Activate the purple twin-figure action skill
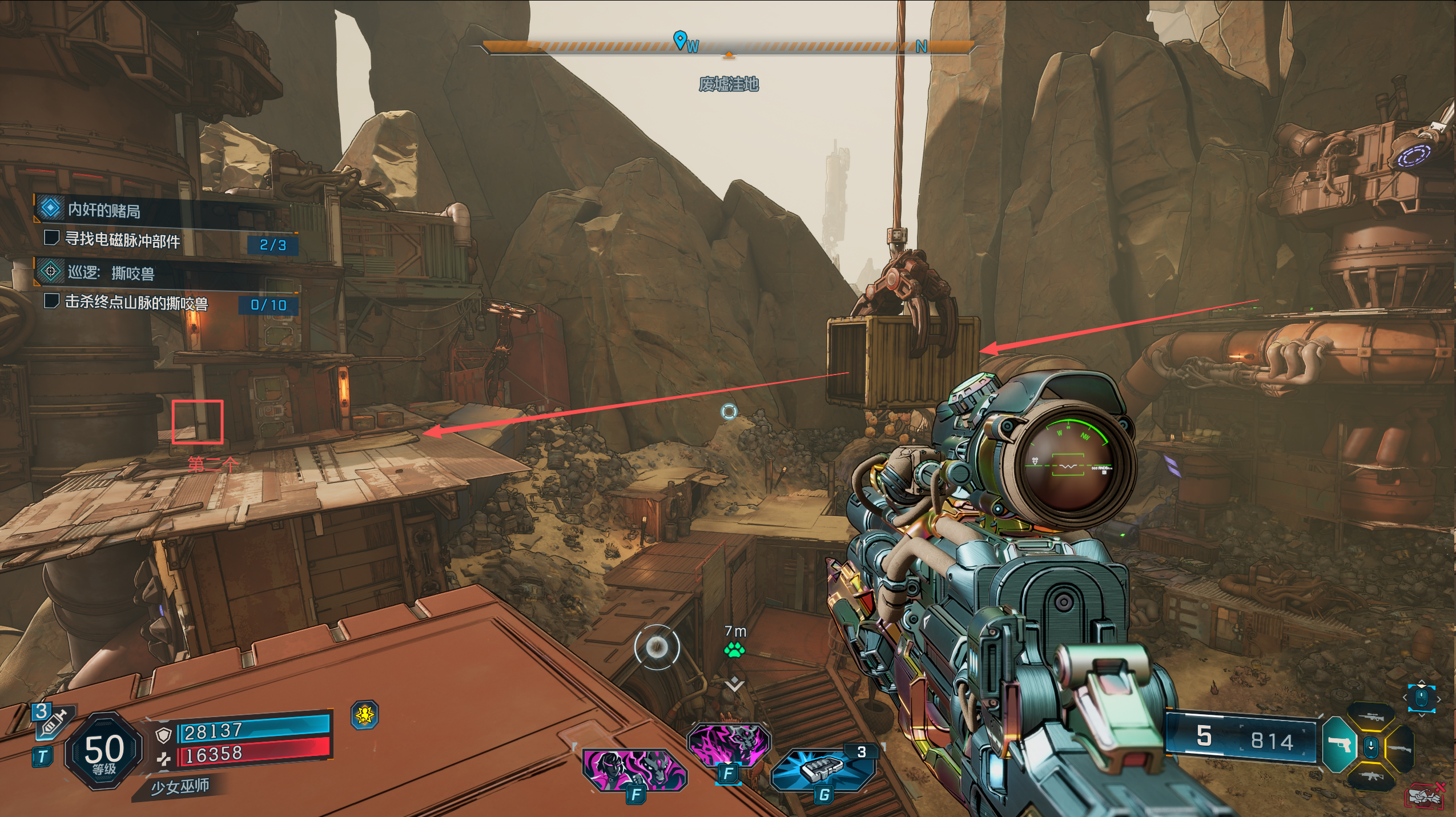The height and width of the screenshot is (817, 1456). [634, 770]
